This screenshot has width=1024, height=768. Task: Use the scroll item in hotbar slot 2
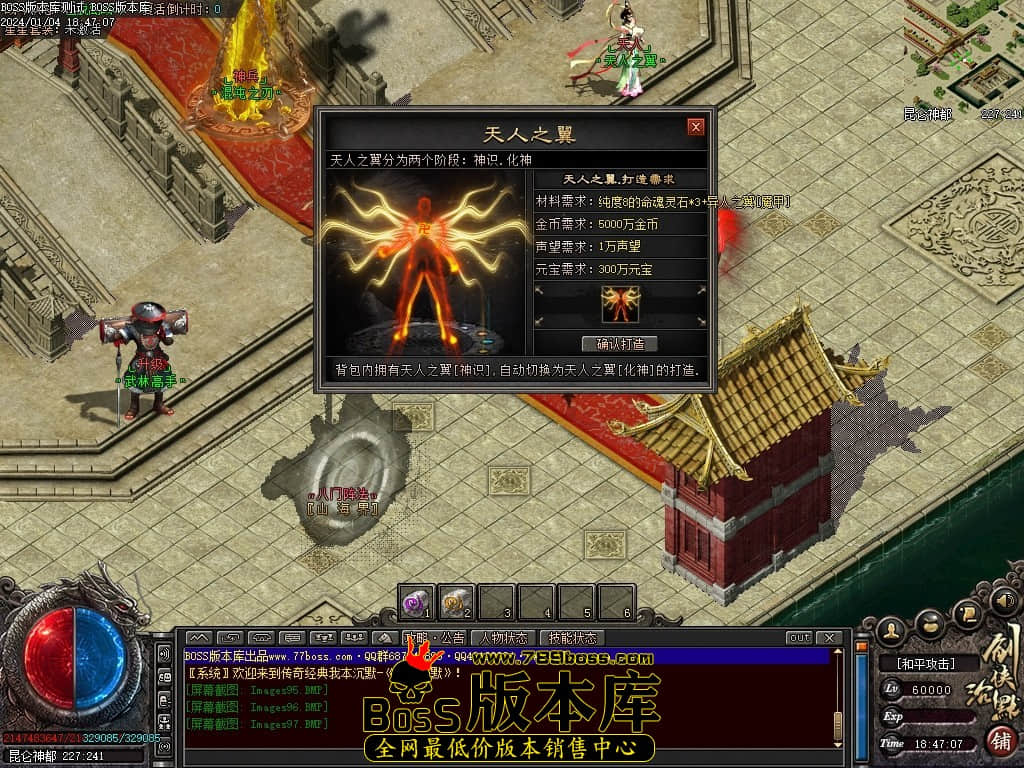[x=456, y=602]
